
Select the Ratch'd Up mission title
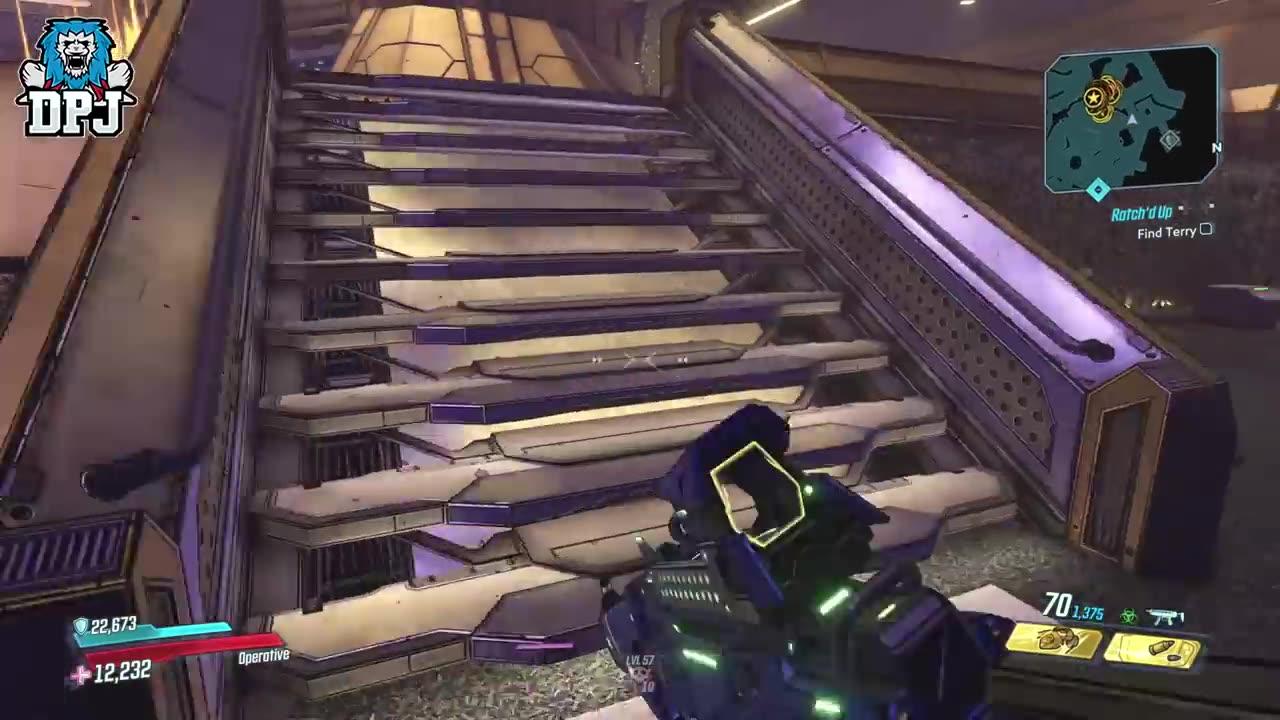point(1142,211)
